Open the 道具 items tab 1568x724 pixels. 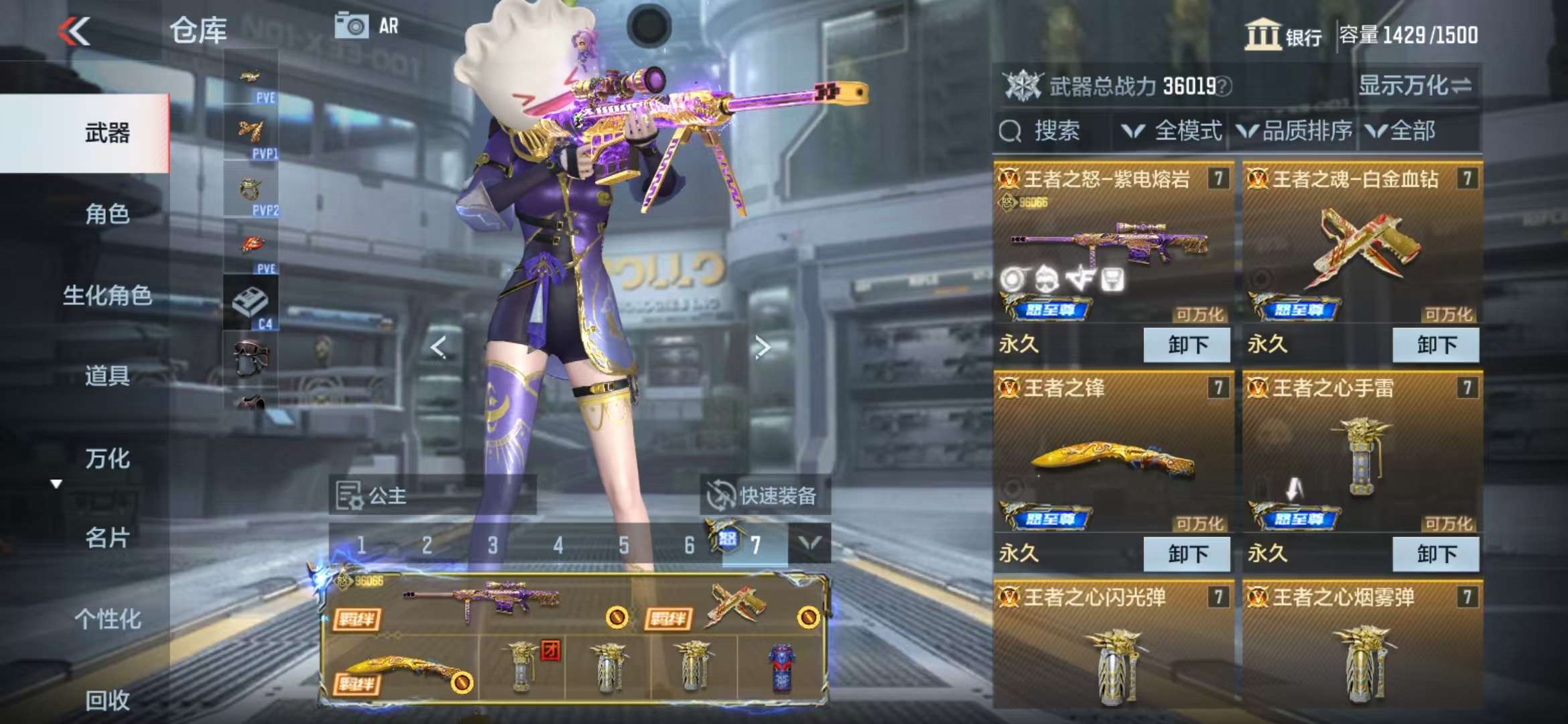click(107, 376)
